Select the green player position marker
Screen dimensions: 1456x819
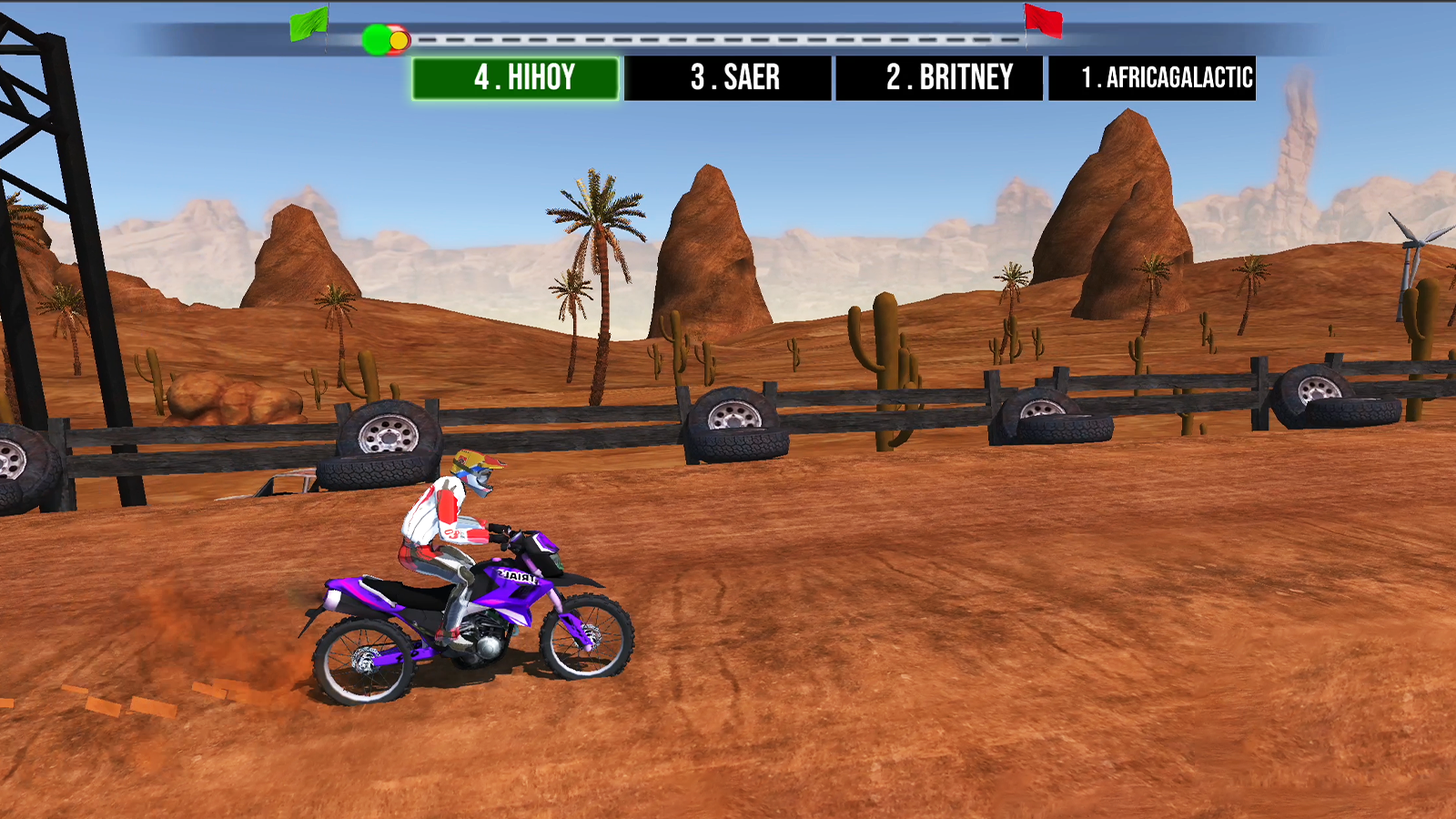pos(374,39)
